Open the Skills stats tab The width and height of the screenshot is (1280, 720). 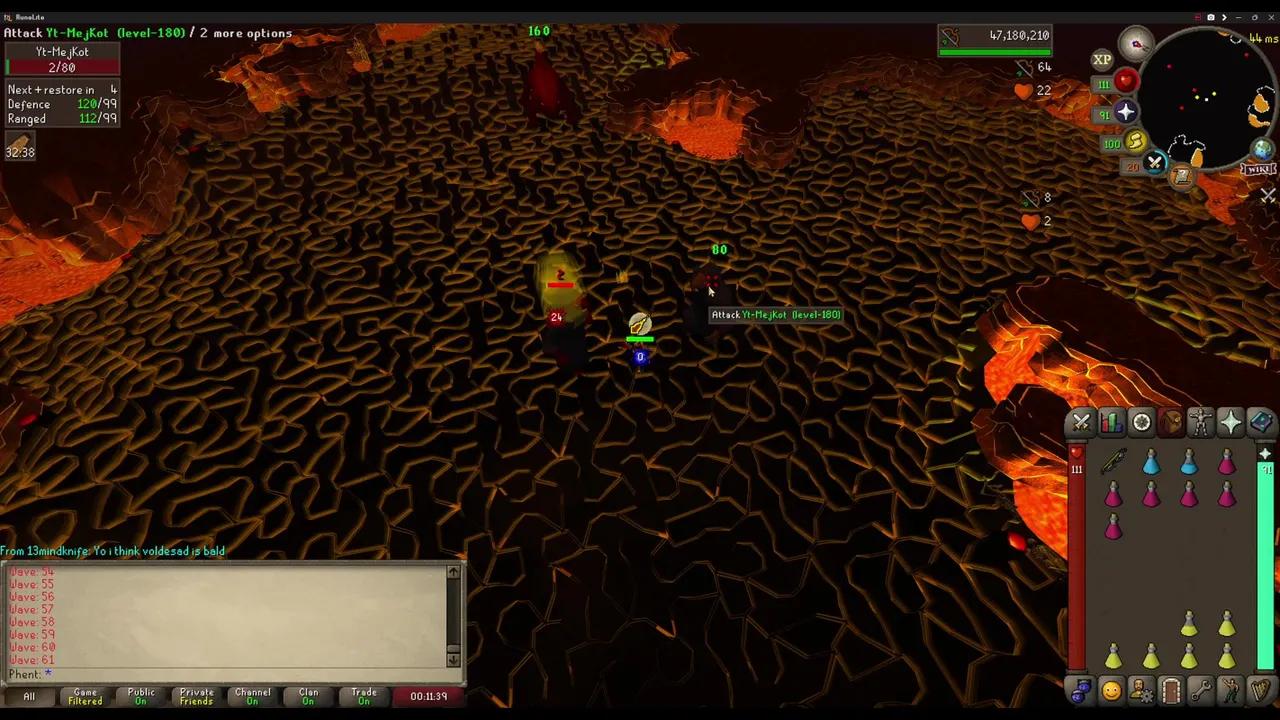[1112, 423]
